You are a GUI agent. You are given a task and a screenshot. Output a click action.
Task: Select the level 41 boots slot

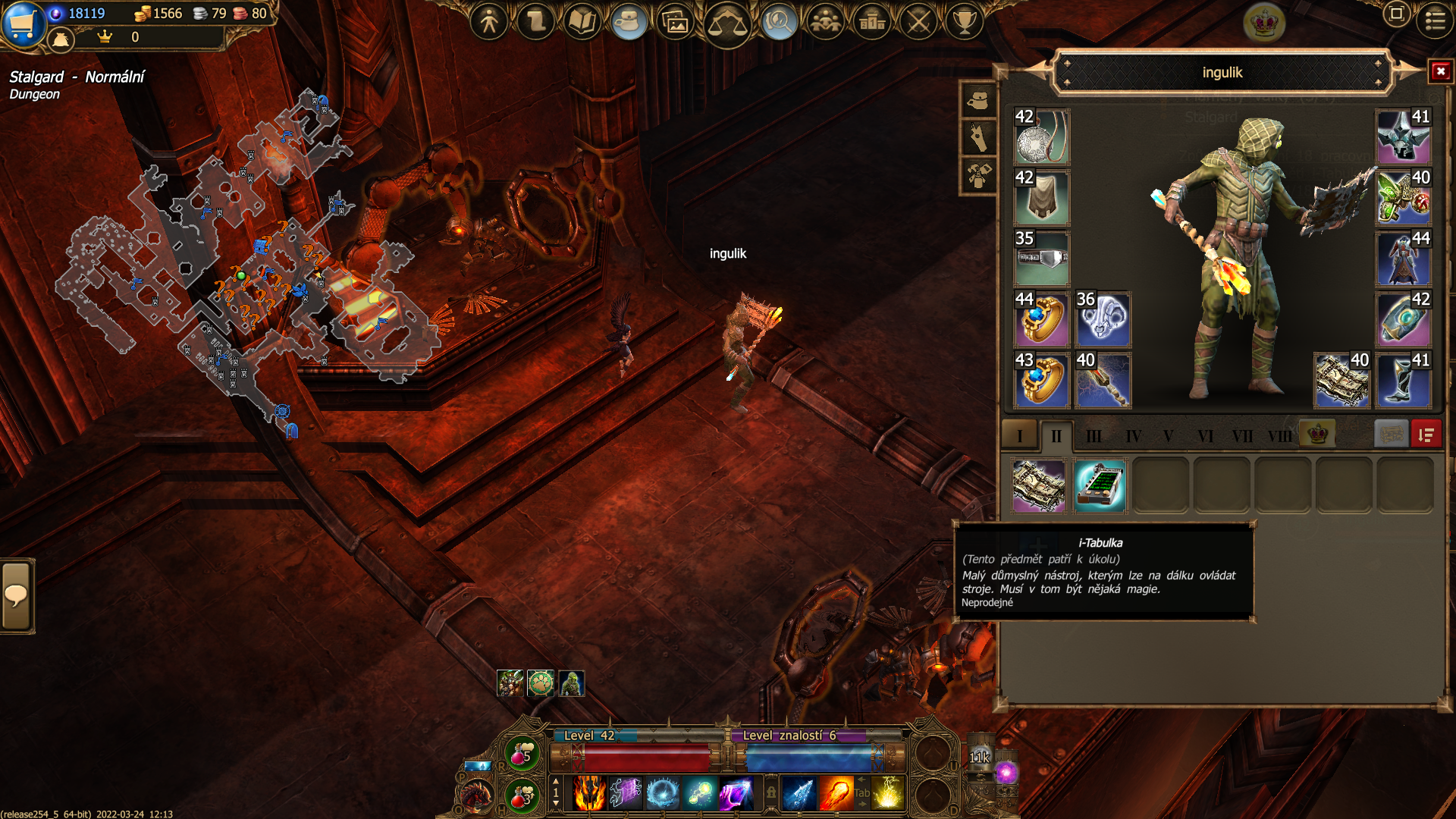1403,380
